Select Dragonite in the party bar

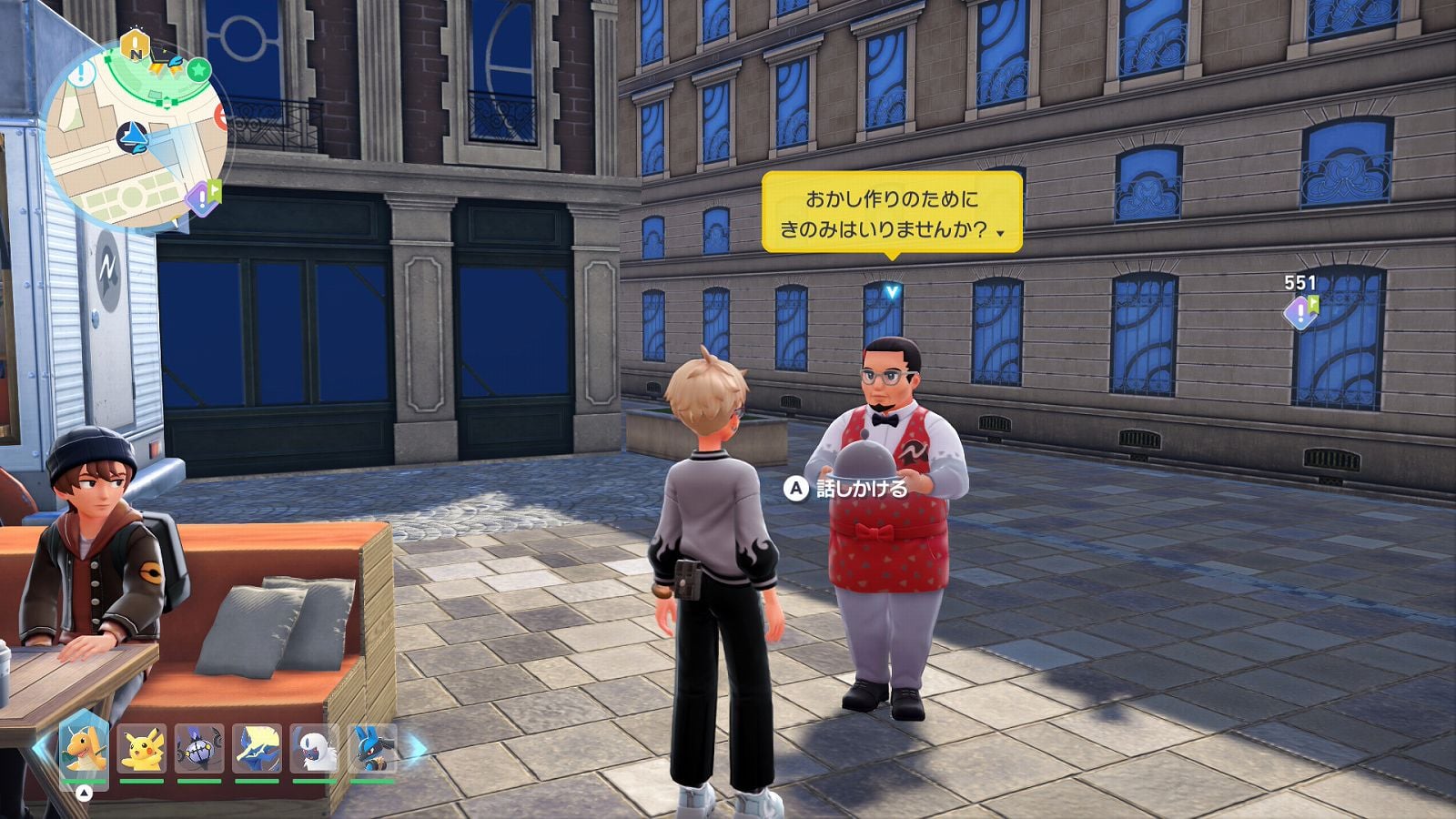coord(84,748)
